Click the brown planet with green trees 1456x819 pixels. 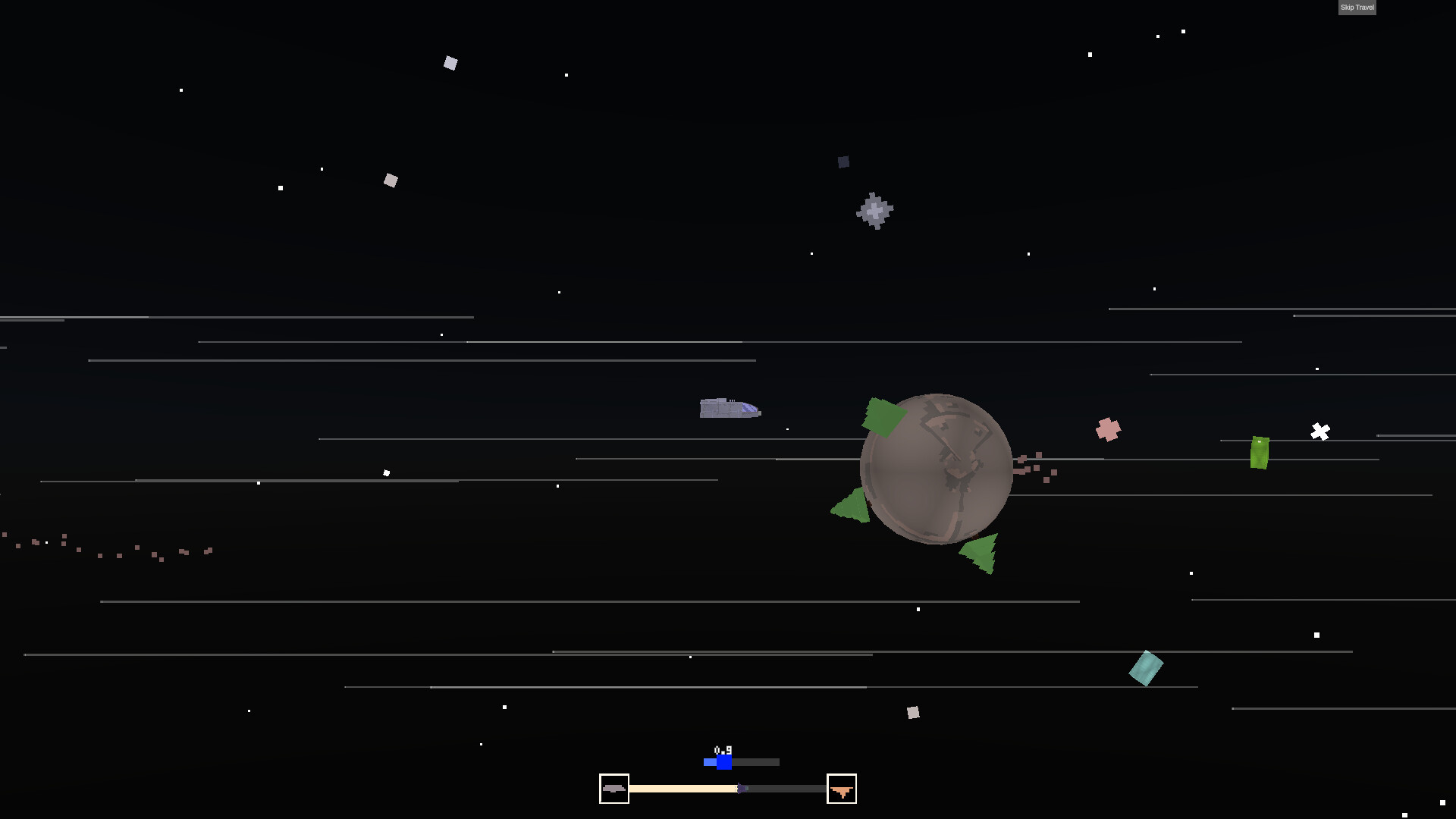click(x=937, y=466)
